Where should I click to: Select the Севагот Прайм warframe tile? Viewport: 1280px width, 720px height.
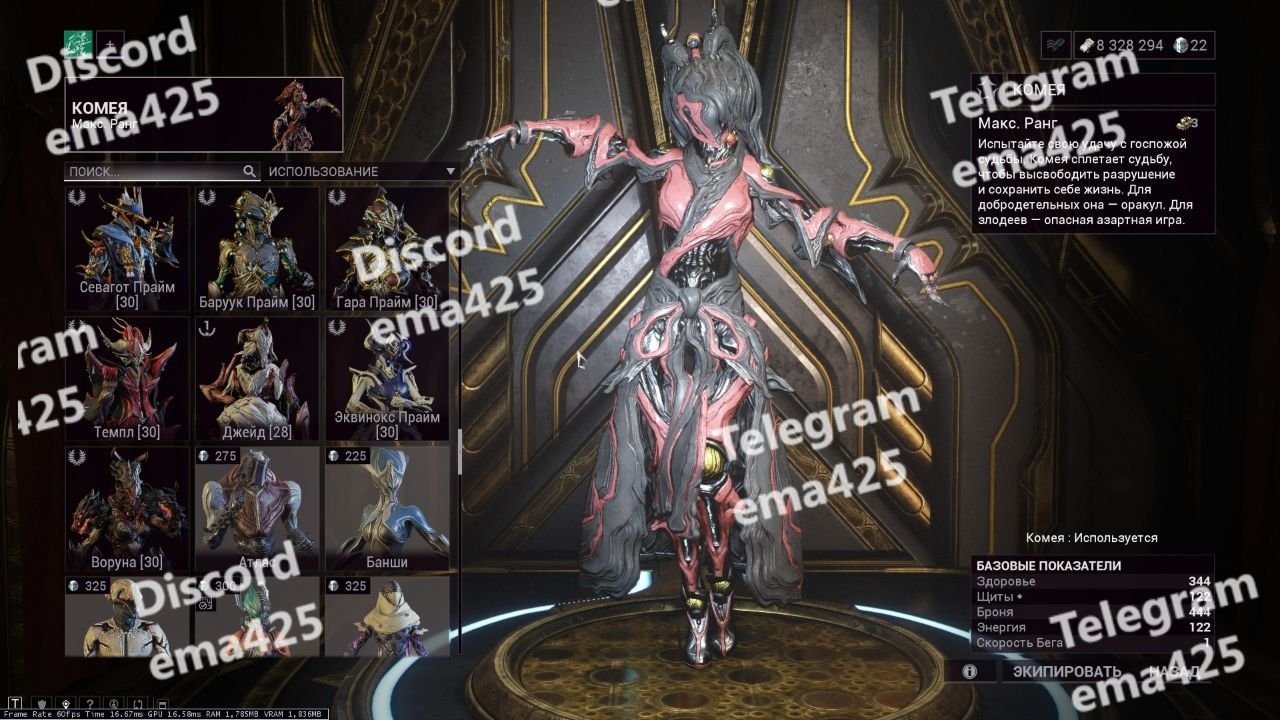pos(127,248)
